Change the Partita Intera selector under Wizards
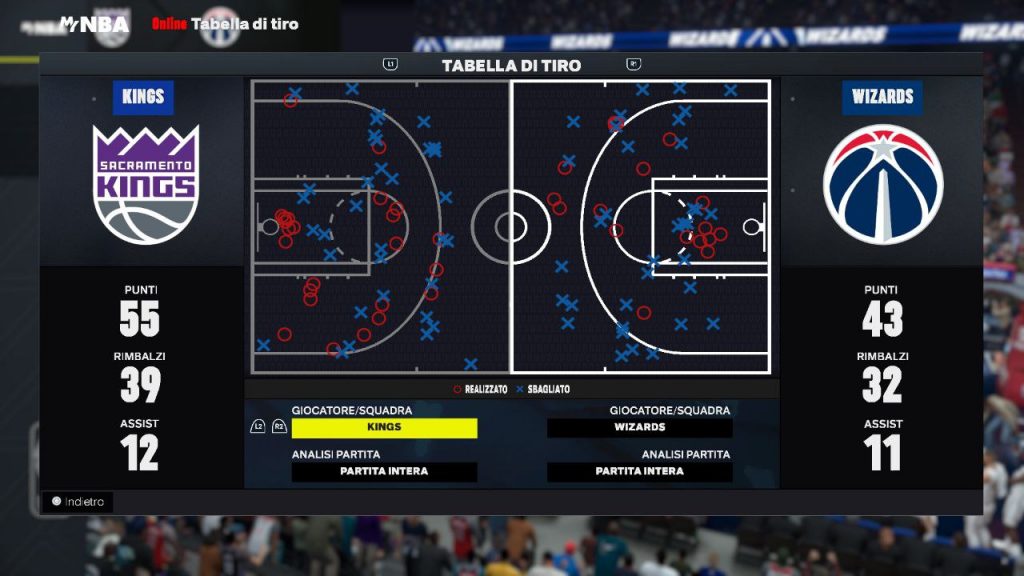This screenshot has height=576, width=1024. point(640,472)
